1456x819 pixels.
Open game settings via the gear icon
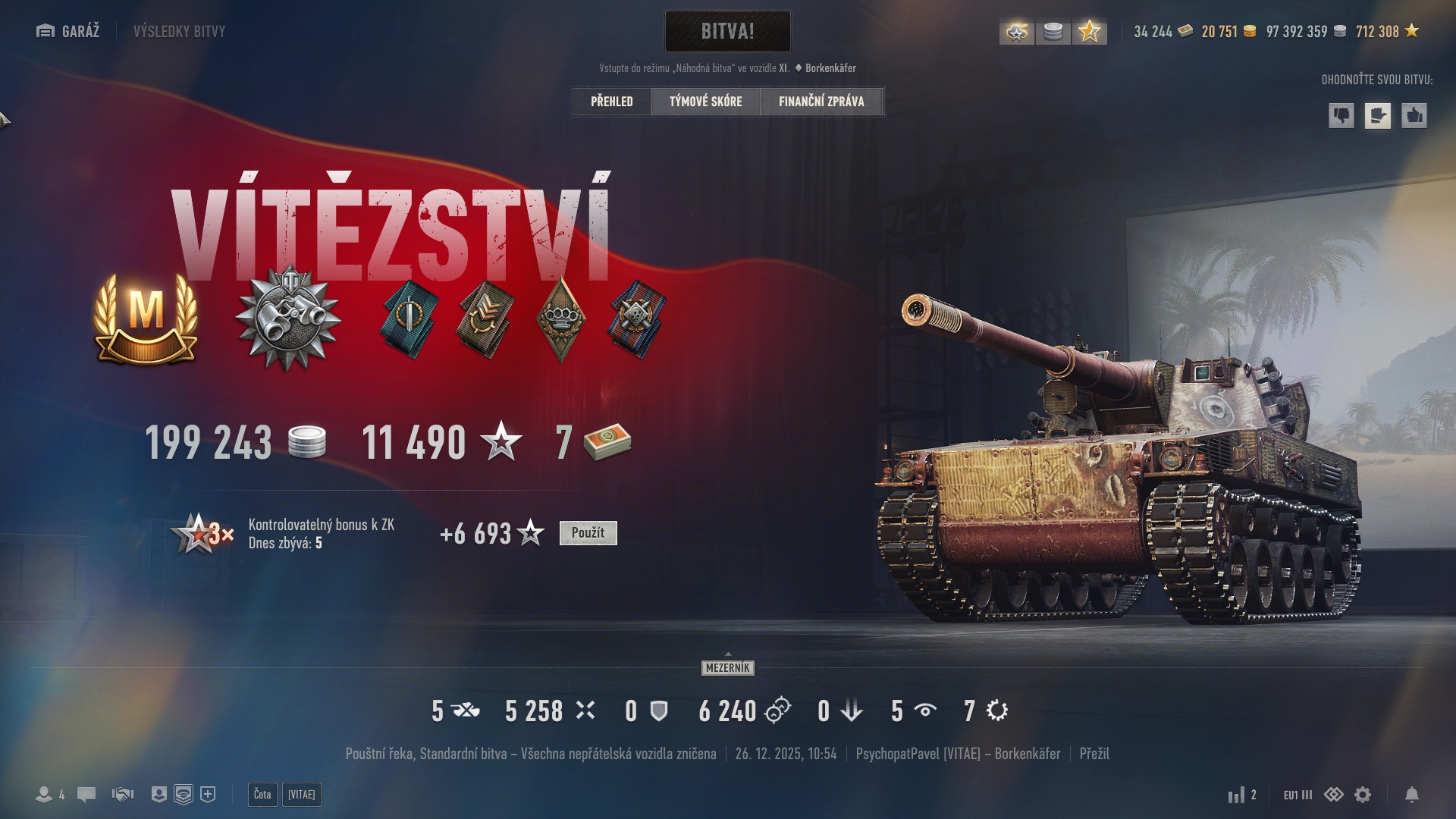[1363, 795]
